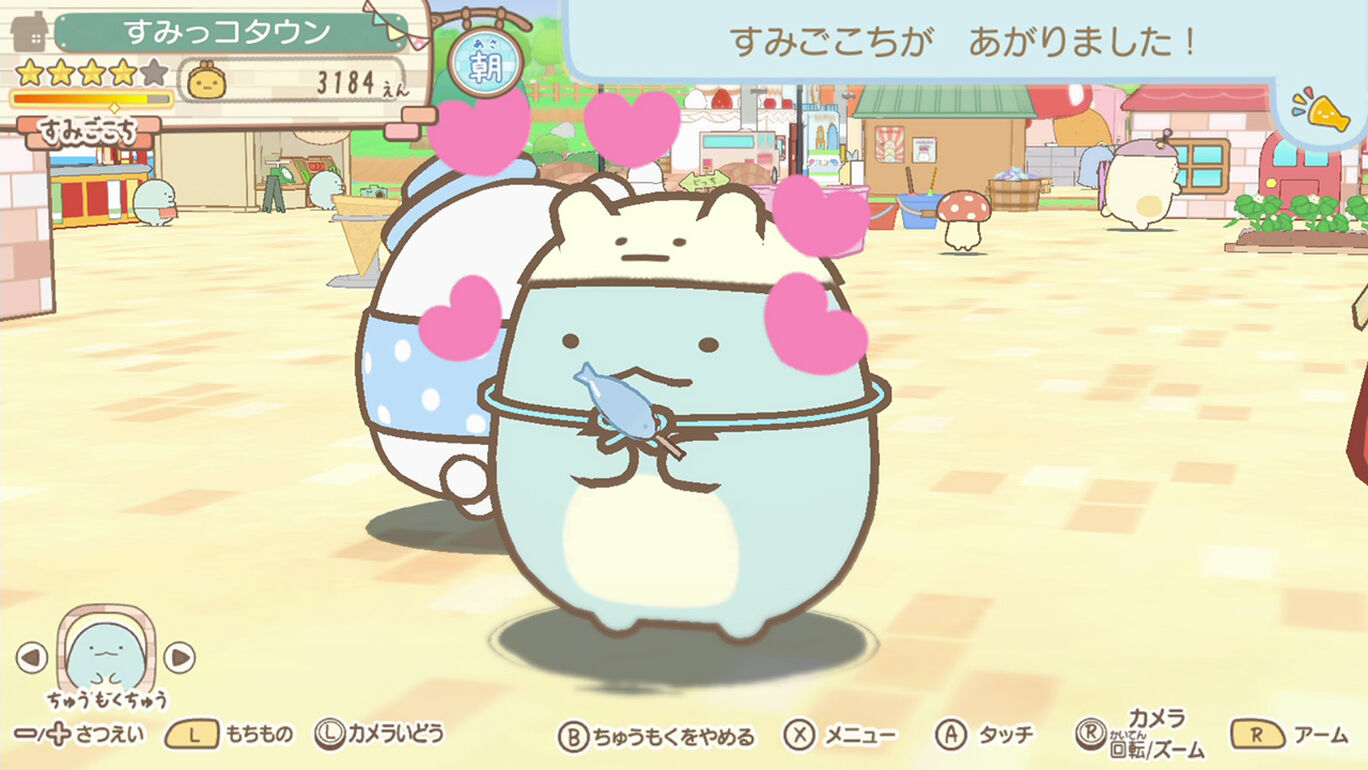Tap the Tokage character portrait thumbnail

(105, 650)
